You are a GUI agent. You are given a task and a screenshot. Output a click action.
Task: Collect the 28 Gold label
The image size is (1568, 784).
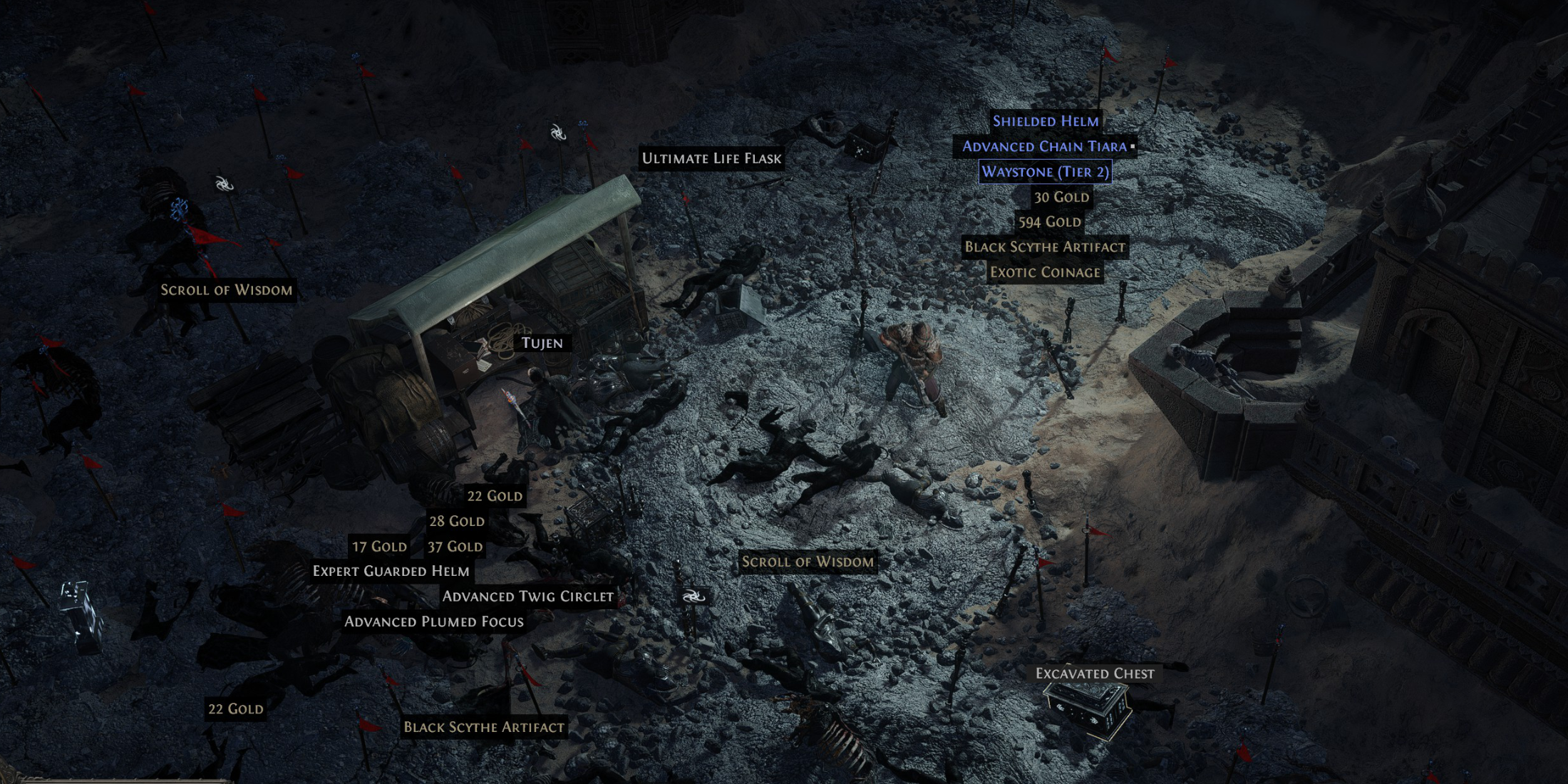pos(456,521)
